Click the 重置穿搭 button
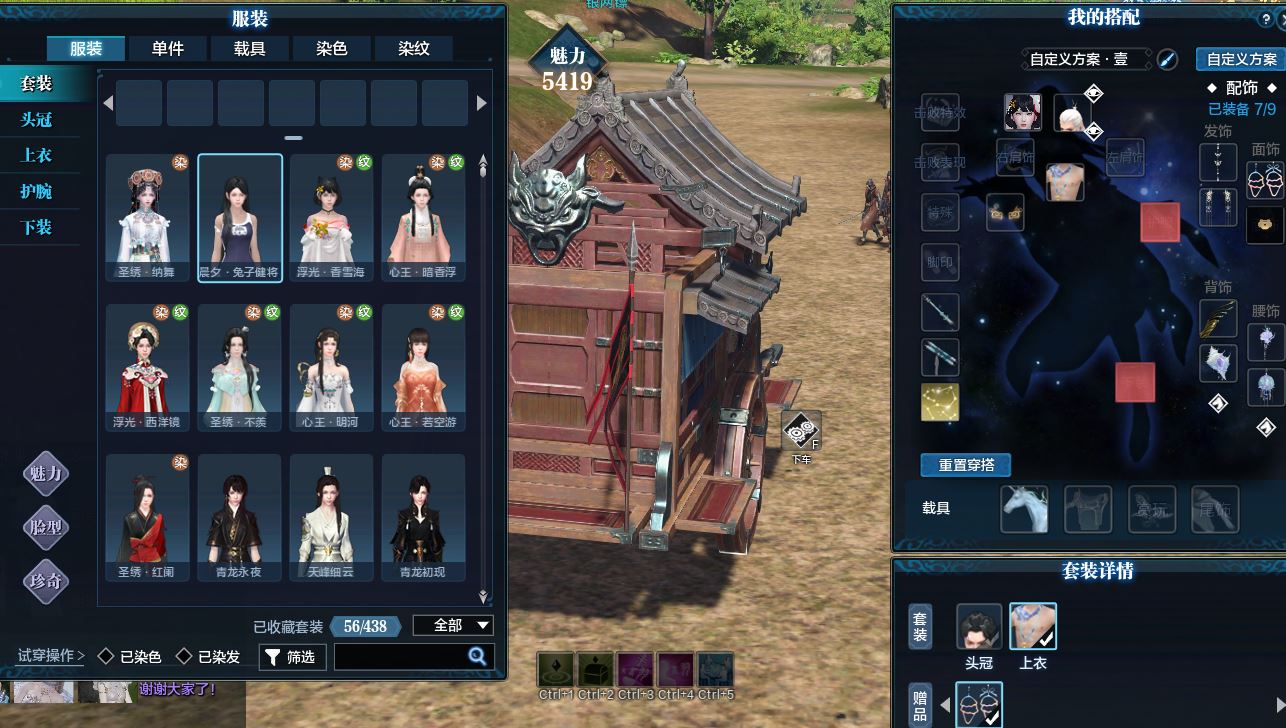This screenshot has width=1286, height=728. tap(965, 465)
